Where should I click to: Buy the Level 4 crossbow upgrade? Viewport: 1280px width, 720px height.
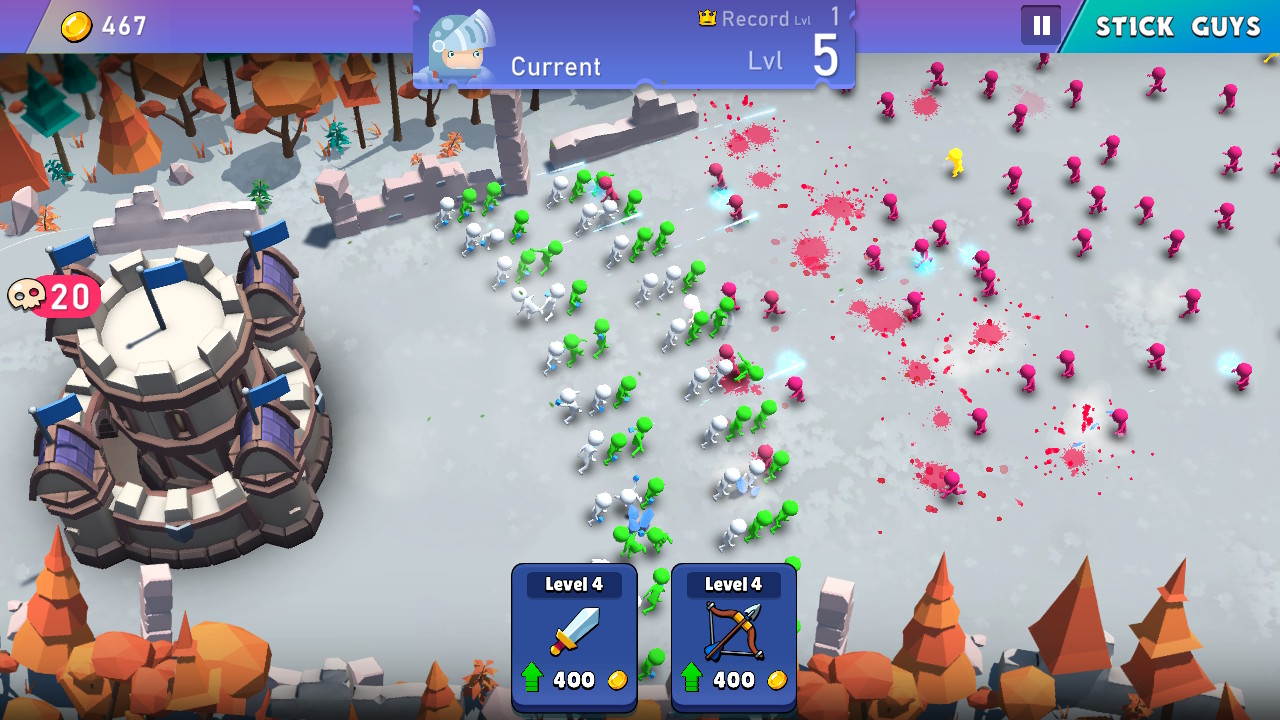point(733,637)
